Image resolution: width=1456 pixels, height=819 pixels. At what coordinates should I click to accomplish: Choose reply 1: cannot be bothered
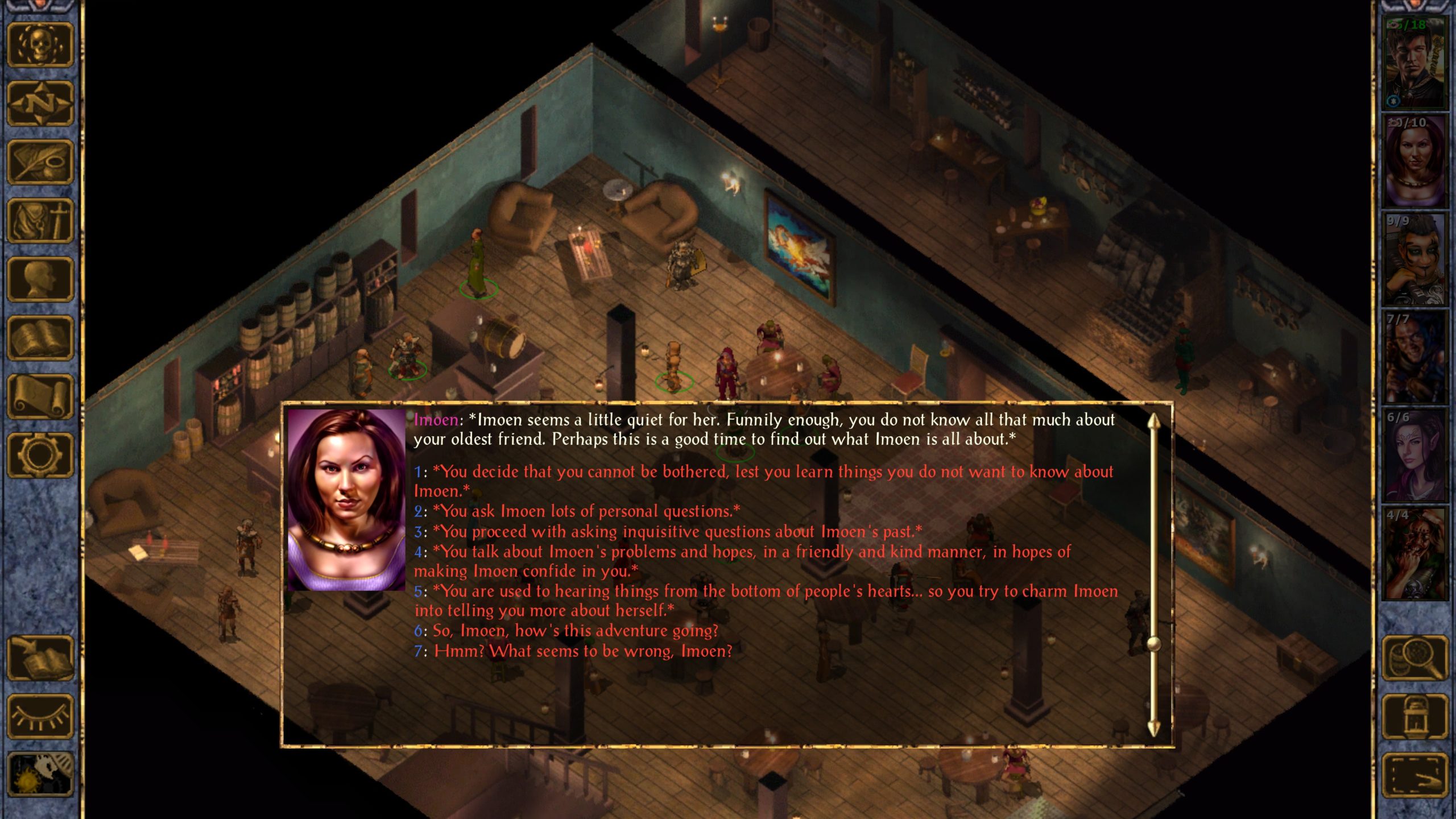pyautogui.click(x=762, y=472)
